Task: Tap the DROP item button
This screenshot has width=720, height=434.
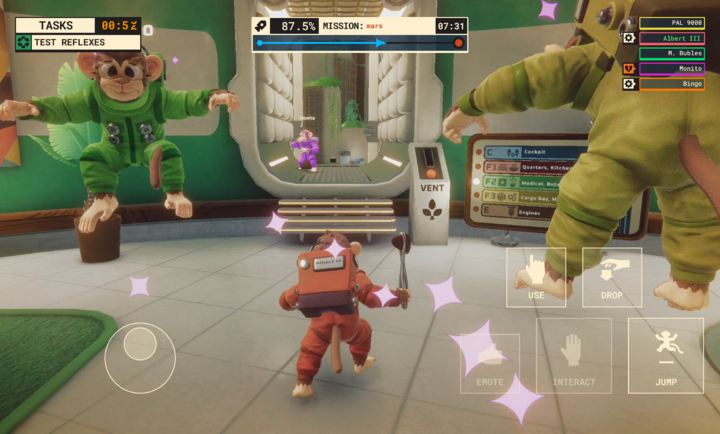Action: 612,277
